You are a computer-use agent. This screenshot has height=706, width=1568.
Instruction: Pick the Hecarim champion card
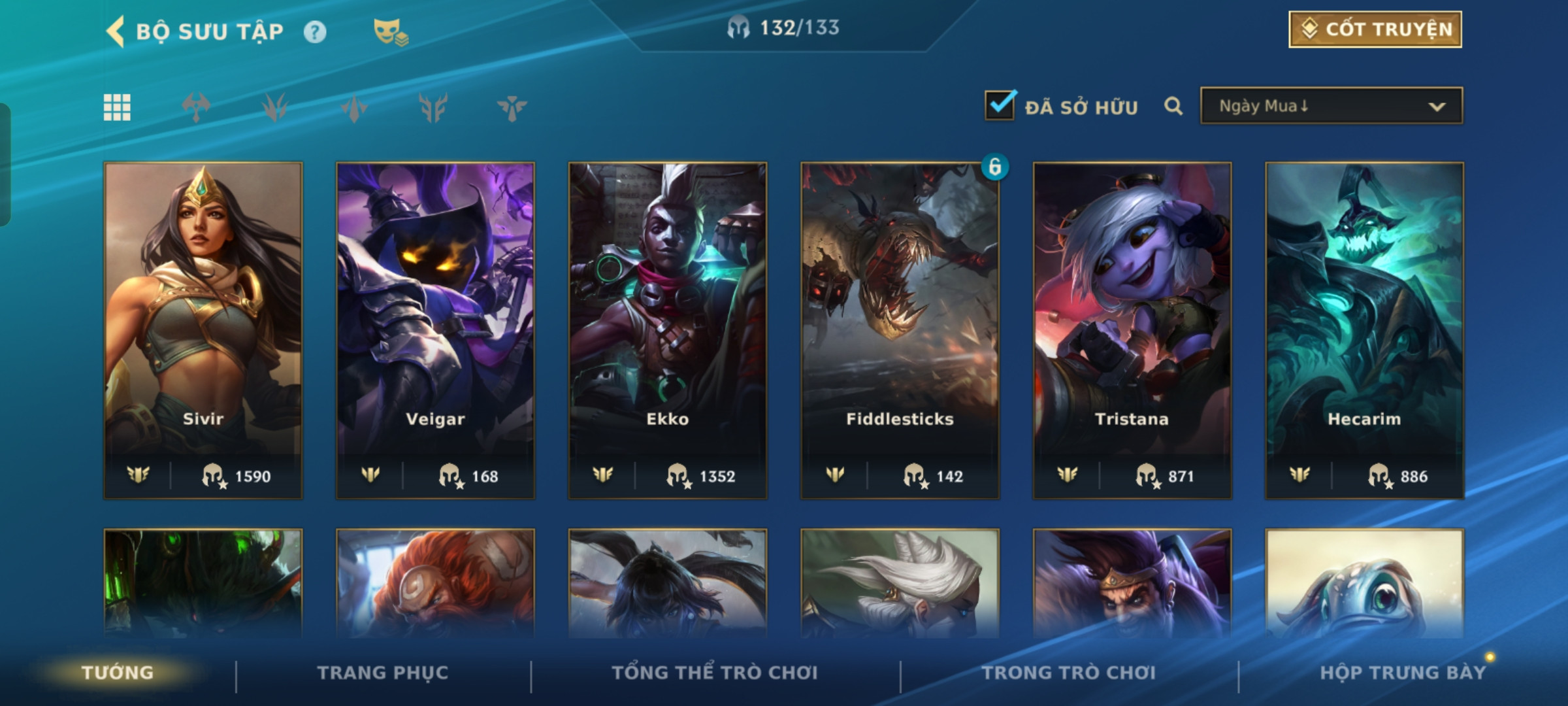coord(1364,330)
